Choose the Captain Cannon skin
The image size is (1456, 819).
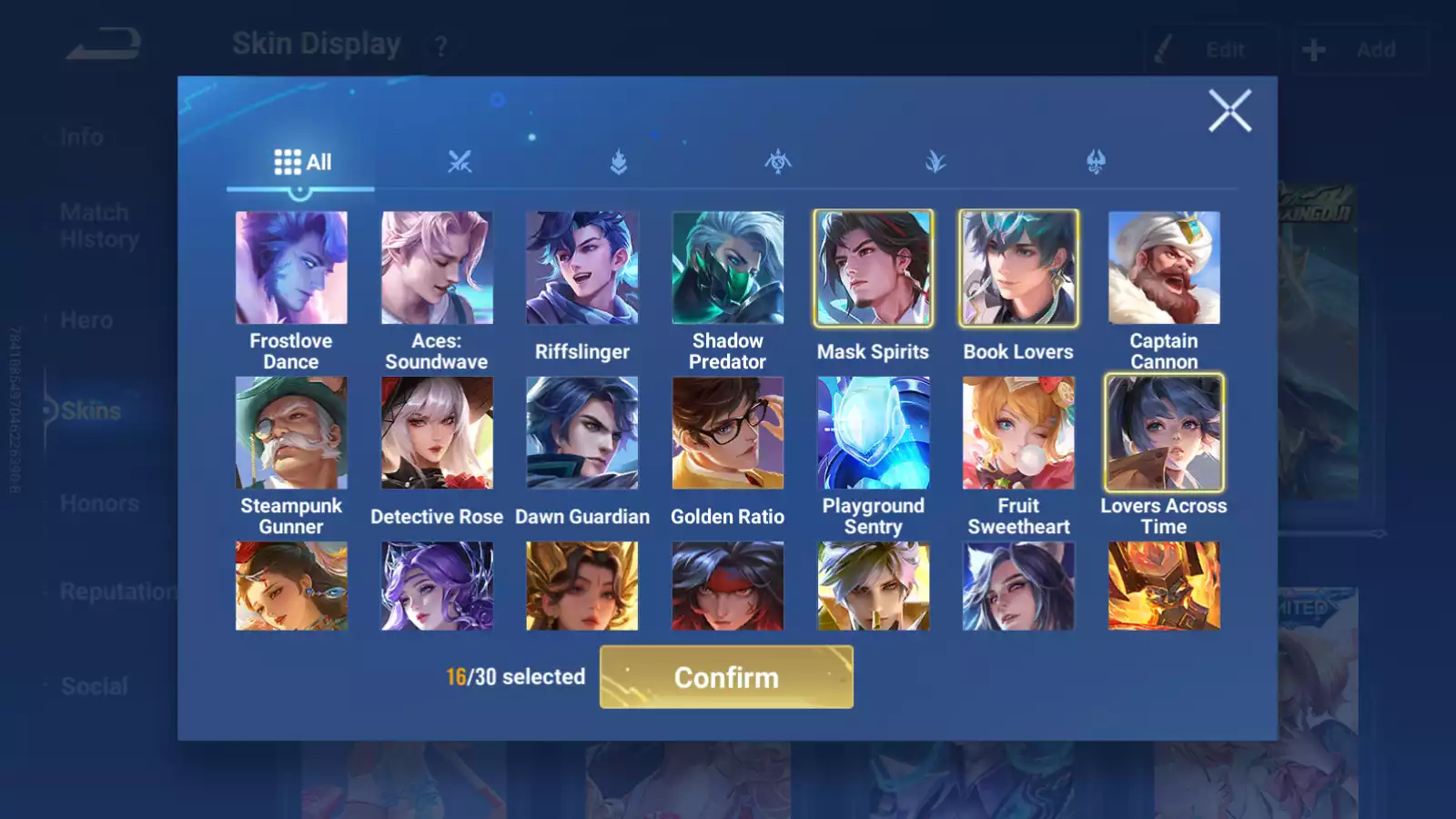pos(1164,268)
